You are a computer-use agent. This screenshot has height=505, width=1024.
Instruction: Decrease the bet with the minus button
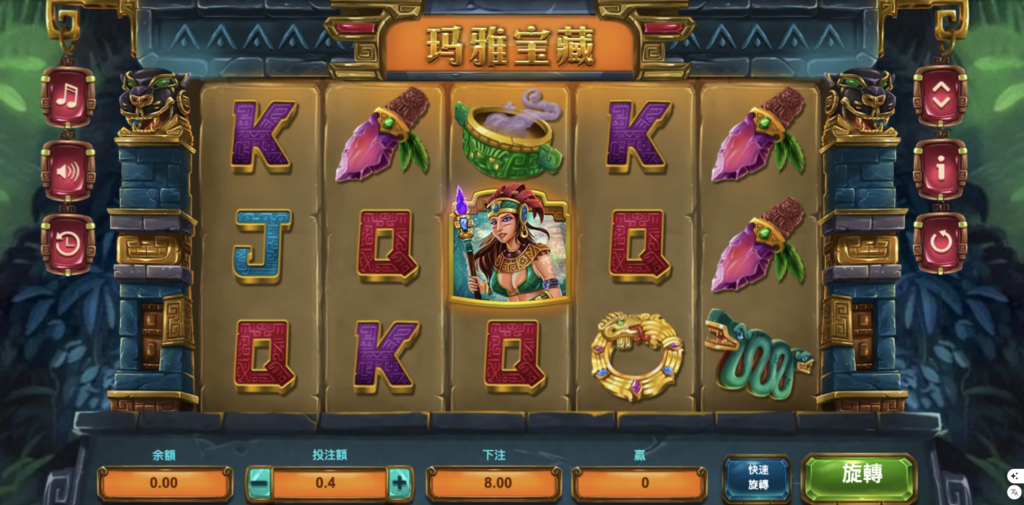pos(259,483)
